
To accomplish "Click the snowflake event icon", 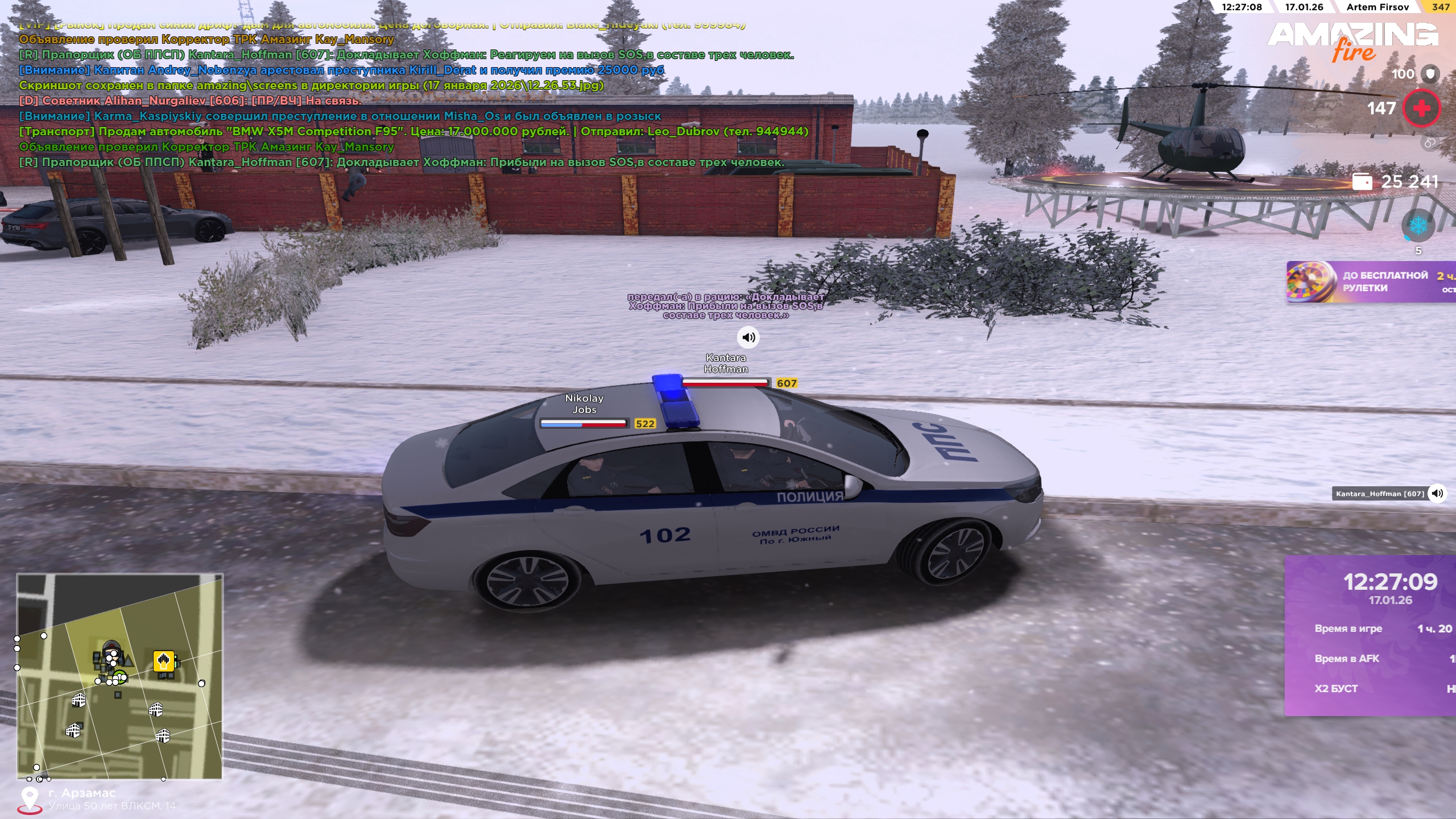I will click(1418, 225).
